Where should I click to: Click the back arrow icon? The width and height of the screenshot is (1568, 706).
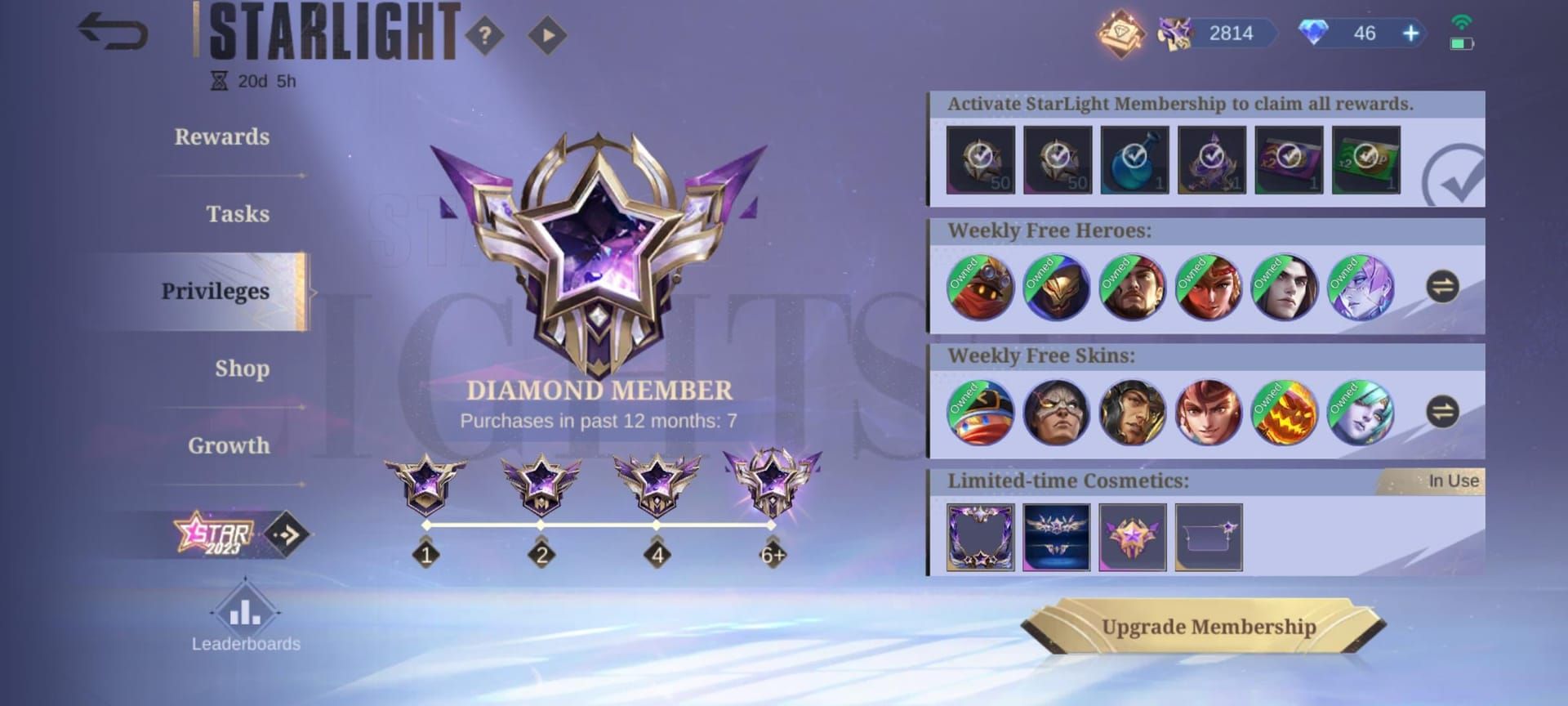coord(112,33)
